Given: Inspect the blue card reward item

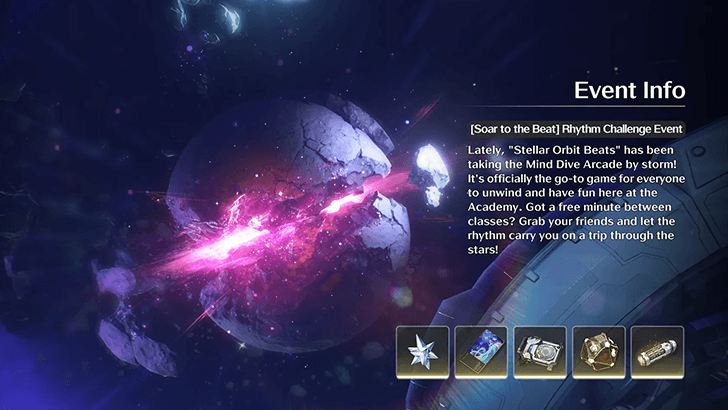Looking at the screenshot, I should [481, 353].
